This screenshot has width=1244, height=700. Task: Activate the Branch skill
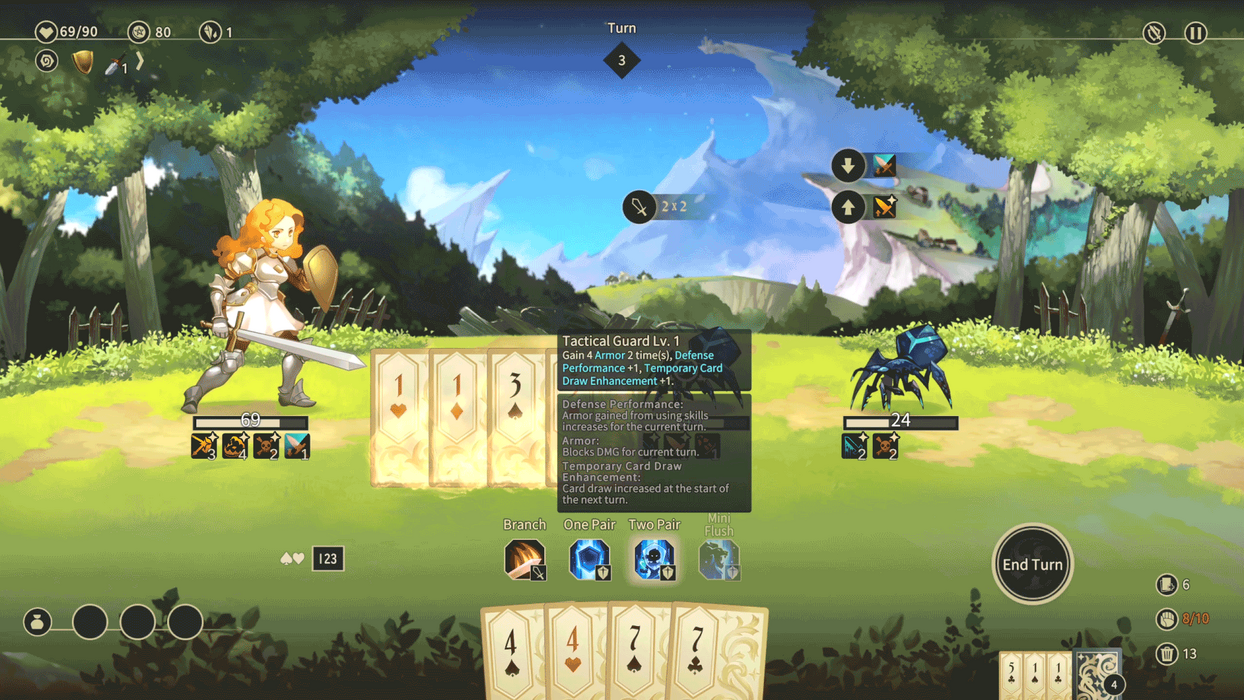click(524, 559)
